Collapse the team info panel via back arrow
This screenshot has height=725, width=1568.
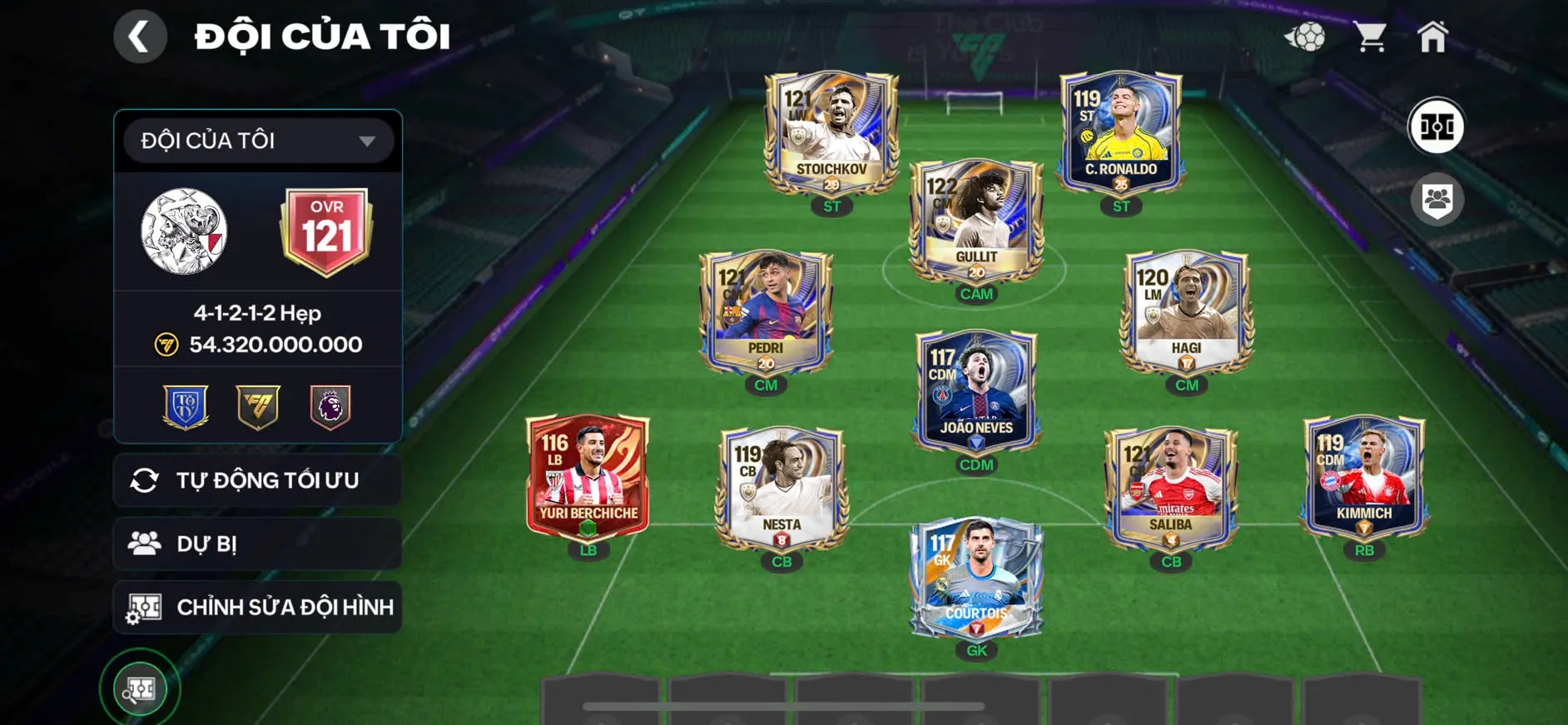coord(140,36)
